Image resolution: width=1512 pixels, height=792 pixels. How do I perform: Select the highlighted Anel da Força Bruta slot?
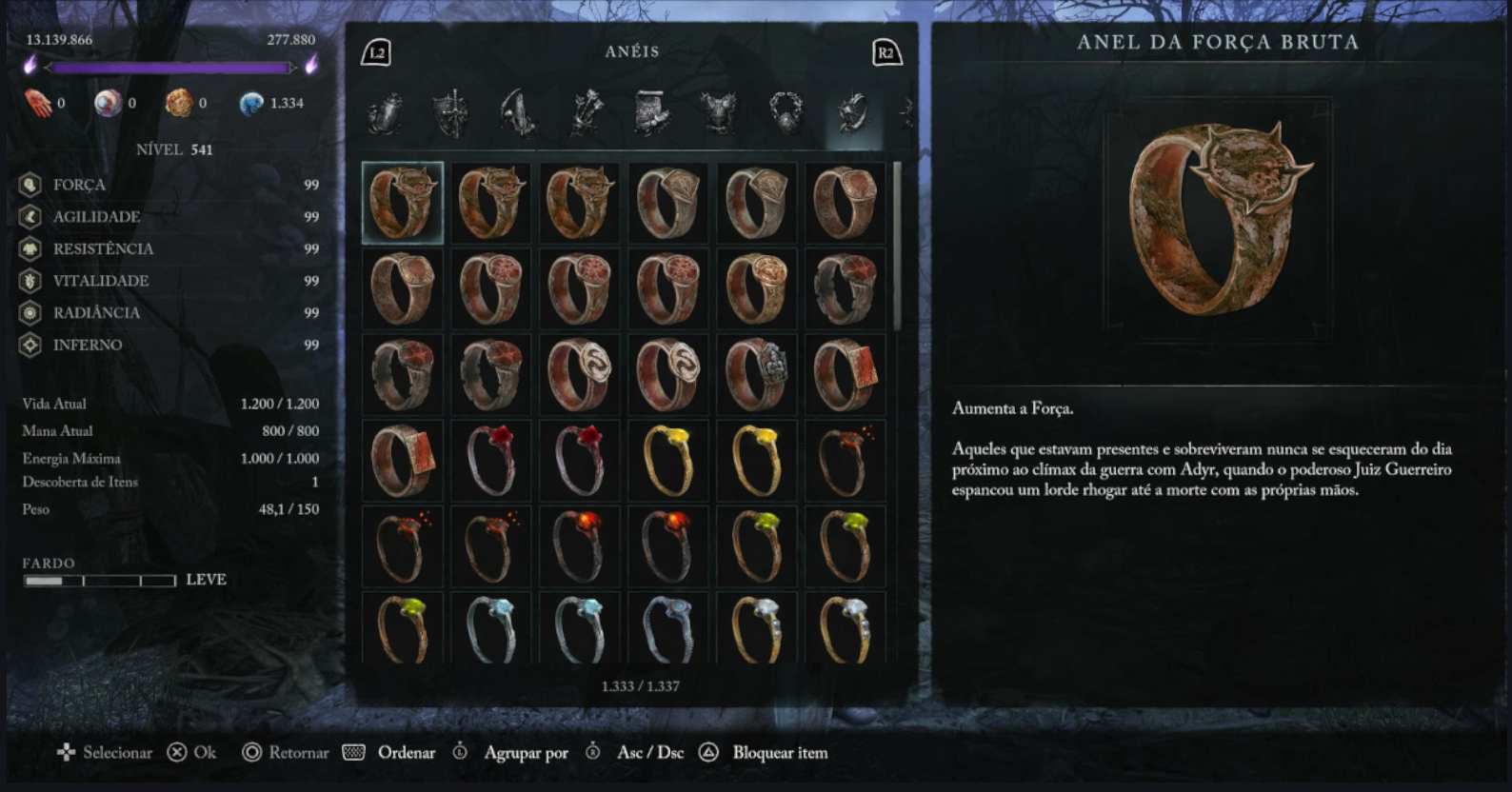[x=402, y=203]
